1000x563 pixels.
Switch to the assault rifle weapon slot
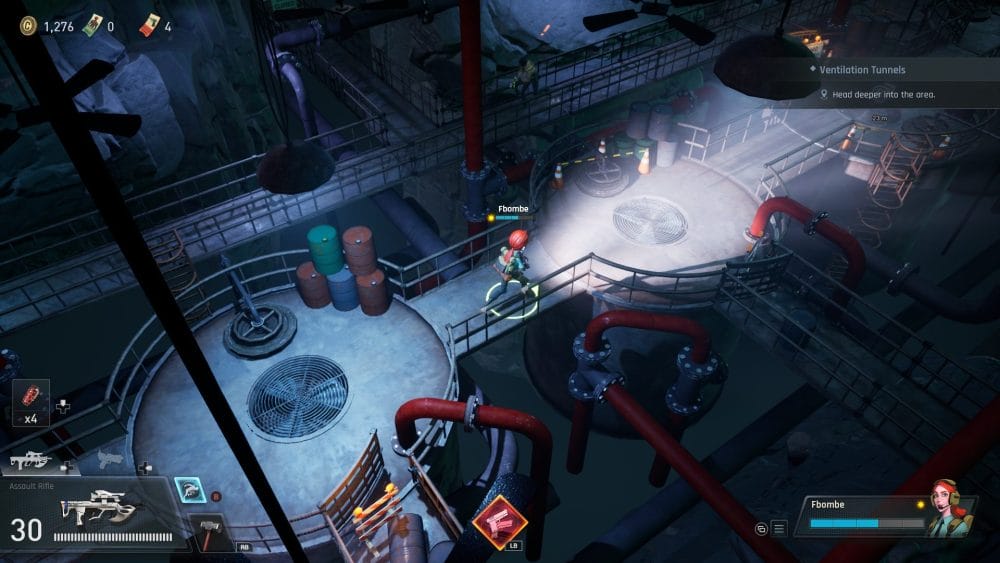pos(30,461)
